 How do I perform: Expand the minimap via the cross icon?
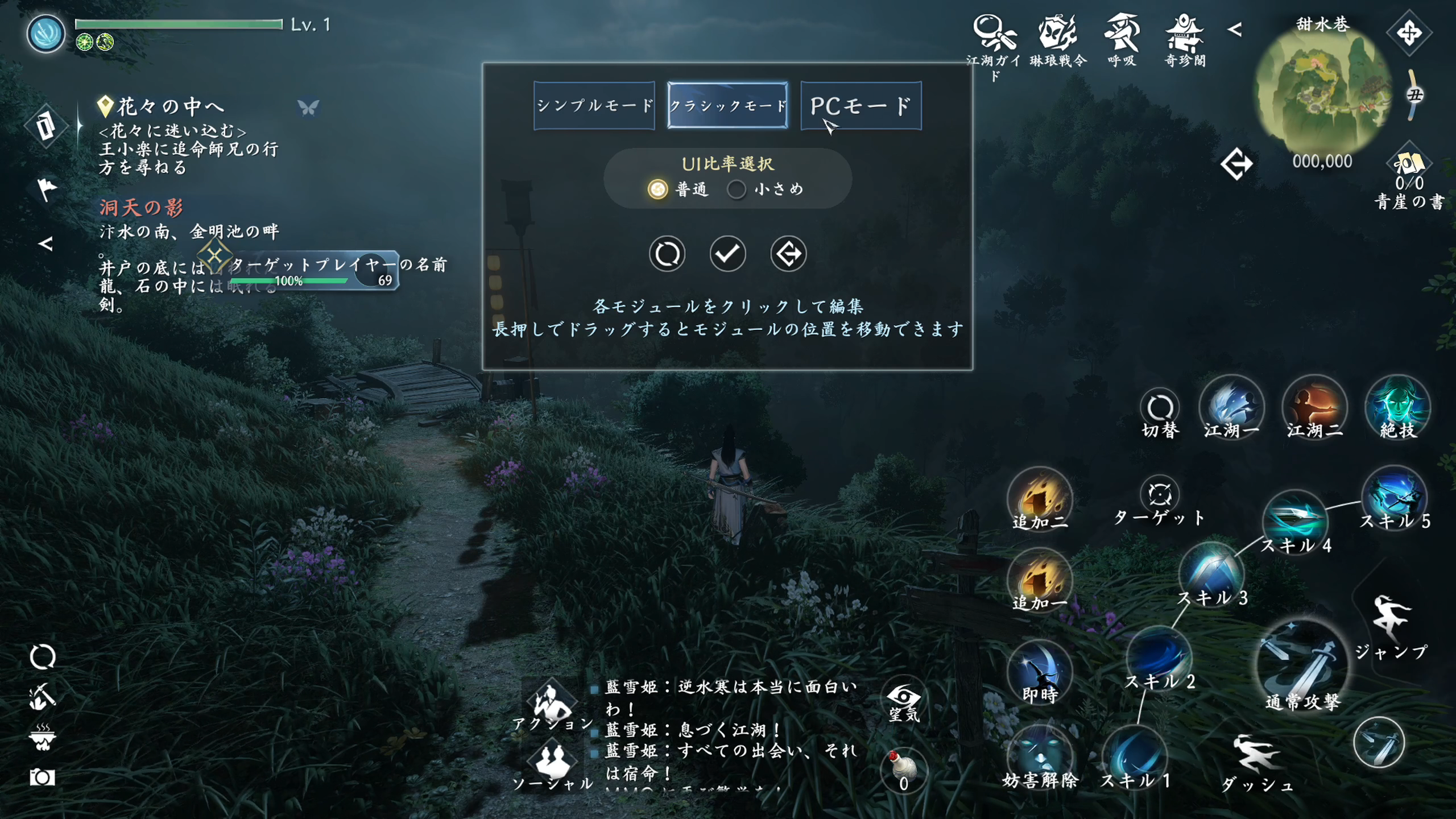tap(1409, 34)
